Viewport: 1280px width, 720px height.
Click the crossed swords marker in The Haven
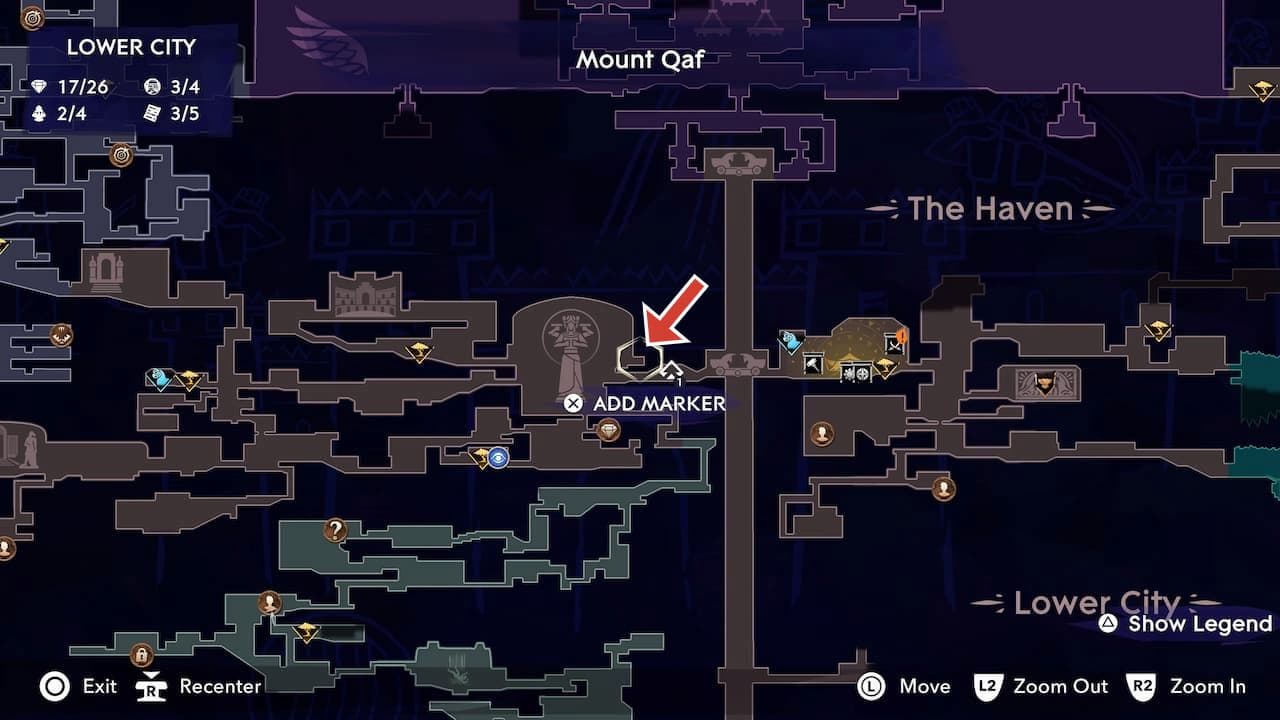[894, 344]
